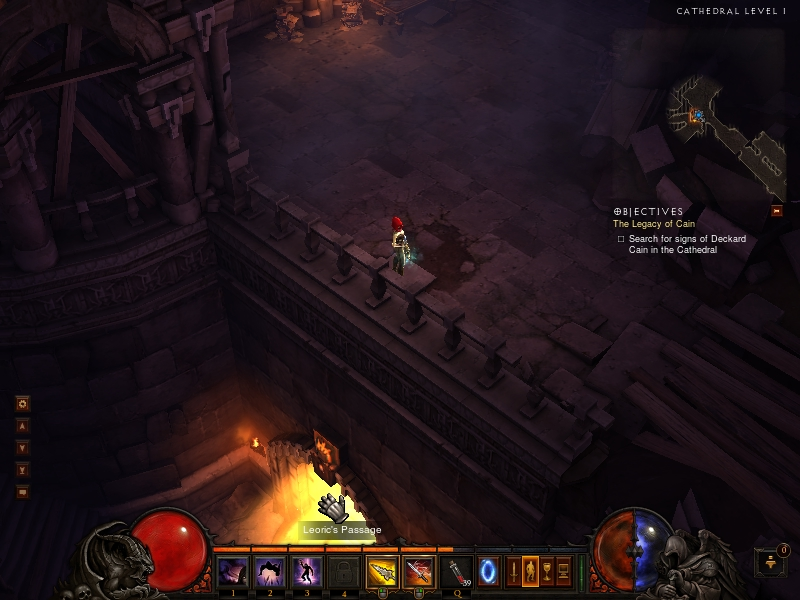Screen dimensions: 800x600
Task: Click the up arrow button on left edge
Action: (22, 426)
